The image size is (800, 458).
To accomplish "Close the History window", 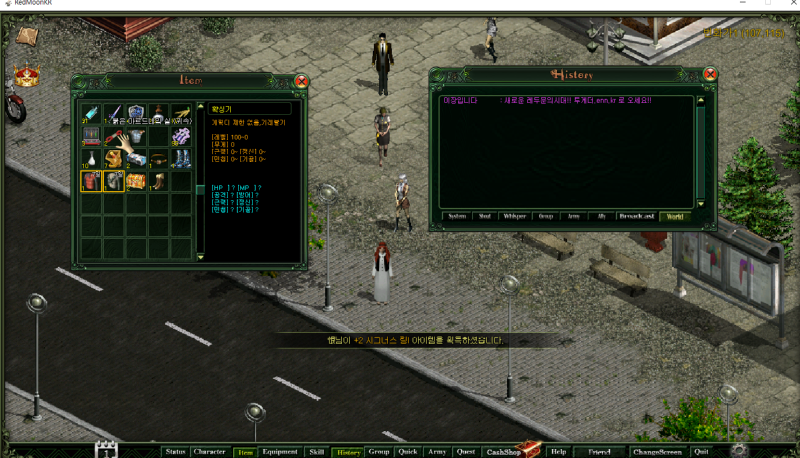I will [x=710, y=74].
